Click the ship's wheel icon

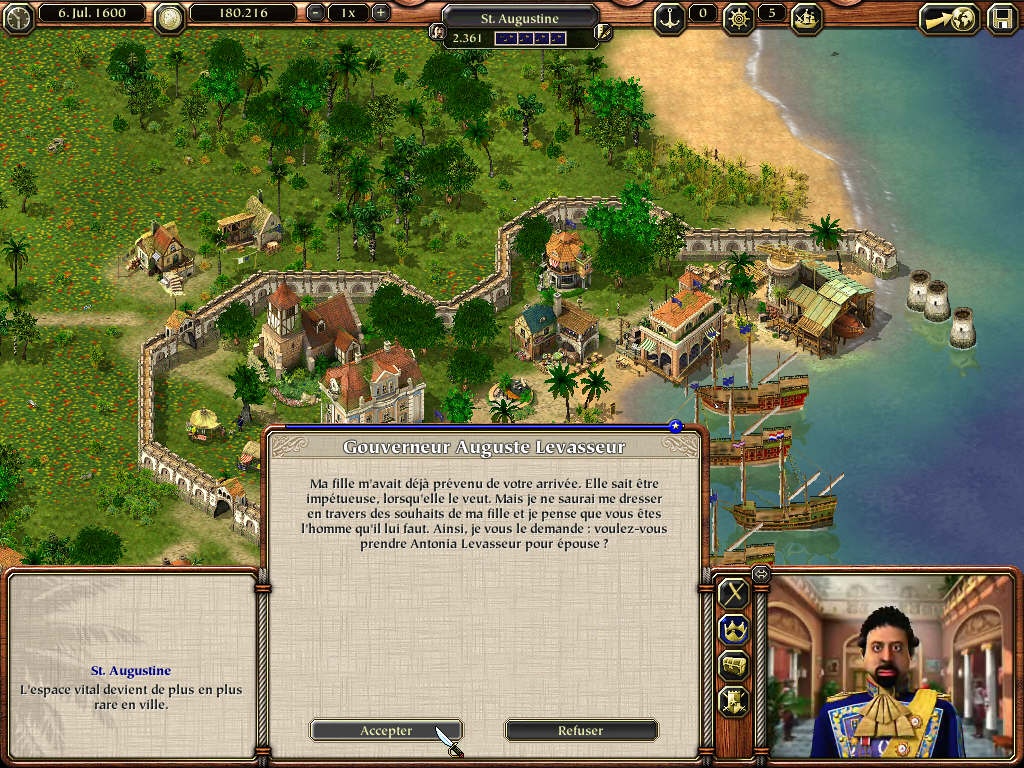click(741, 15)
